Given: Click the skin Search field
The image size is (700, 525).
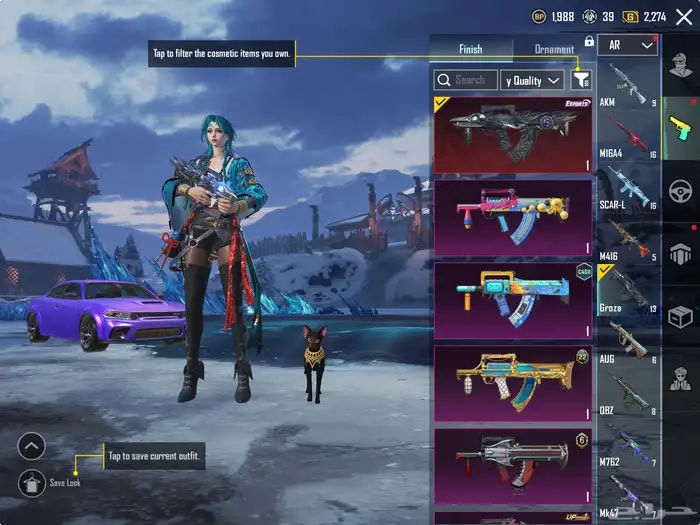Looking at the screenshot, I should pyautogui.click(x=465, y=80).
